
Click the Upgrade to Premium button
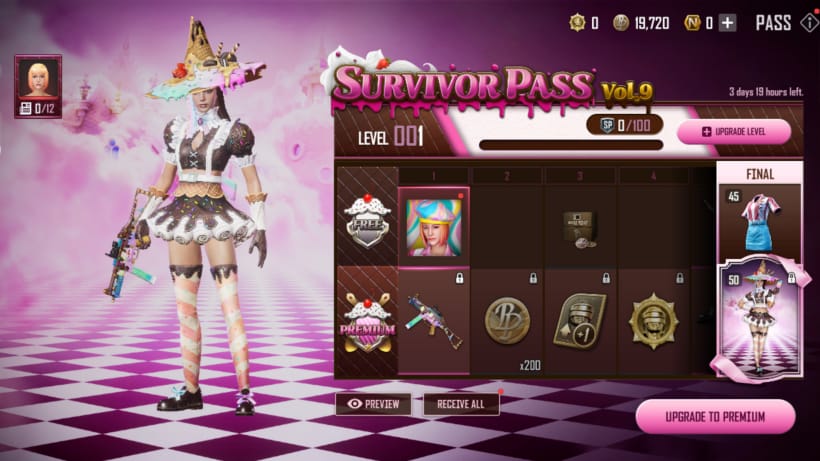click(715, 416)
